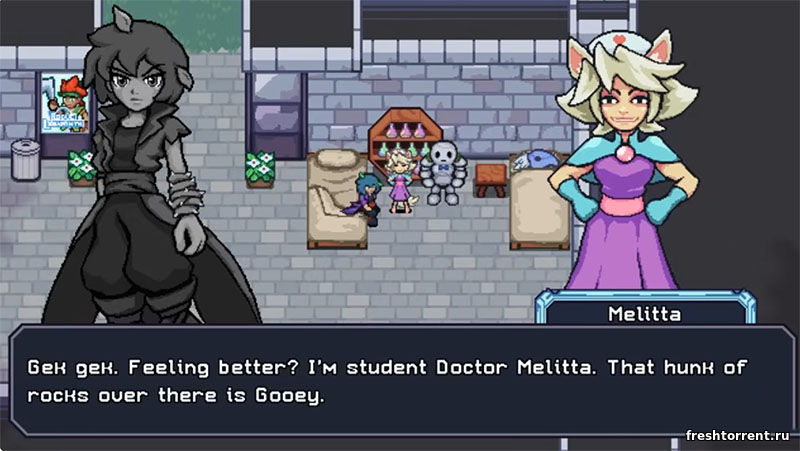Advance Melitta's dialogue text box
The image size is (800, 451).
[x=400, y=381]
